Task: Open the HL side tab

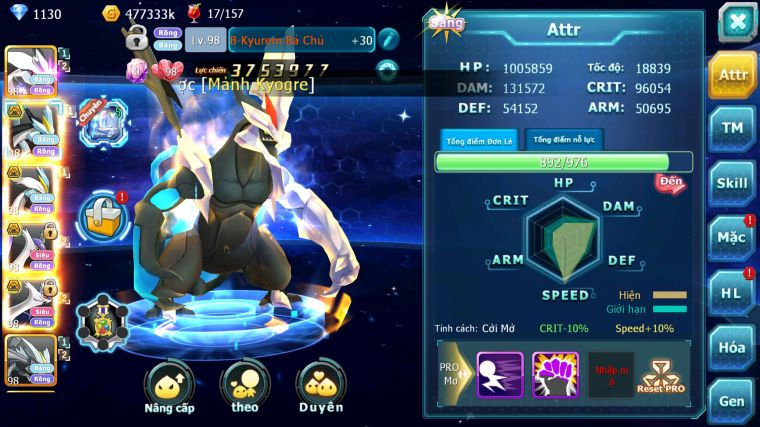Action: (732, 292)
